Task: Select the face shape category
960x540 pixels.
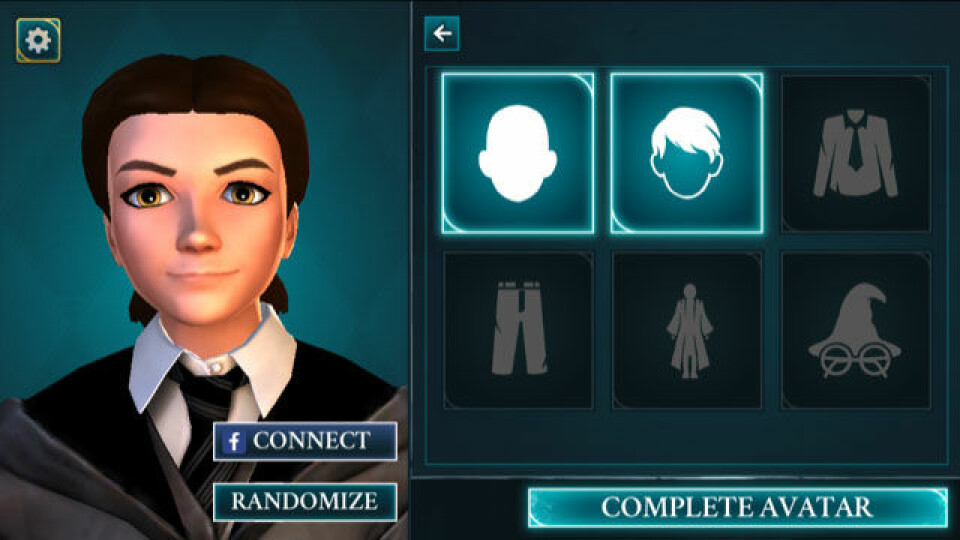Action: point(517,153)
